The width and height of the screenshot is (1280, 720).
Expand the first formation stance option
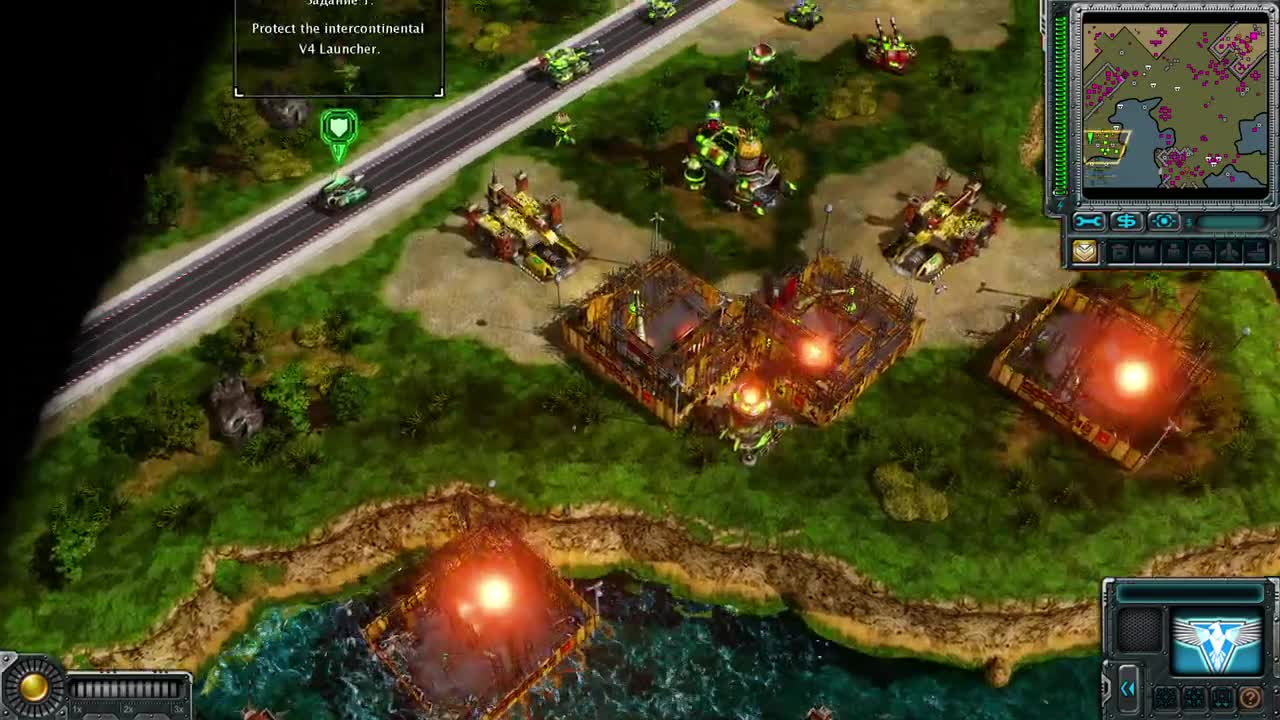coord(1166,698)
